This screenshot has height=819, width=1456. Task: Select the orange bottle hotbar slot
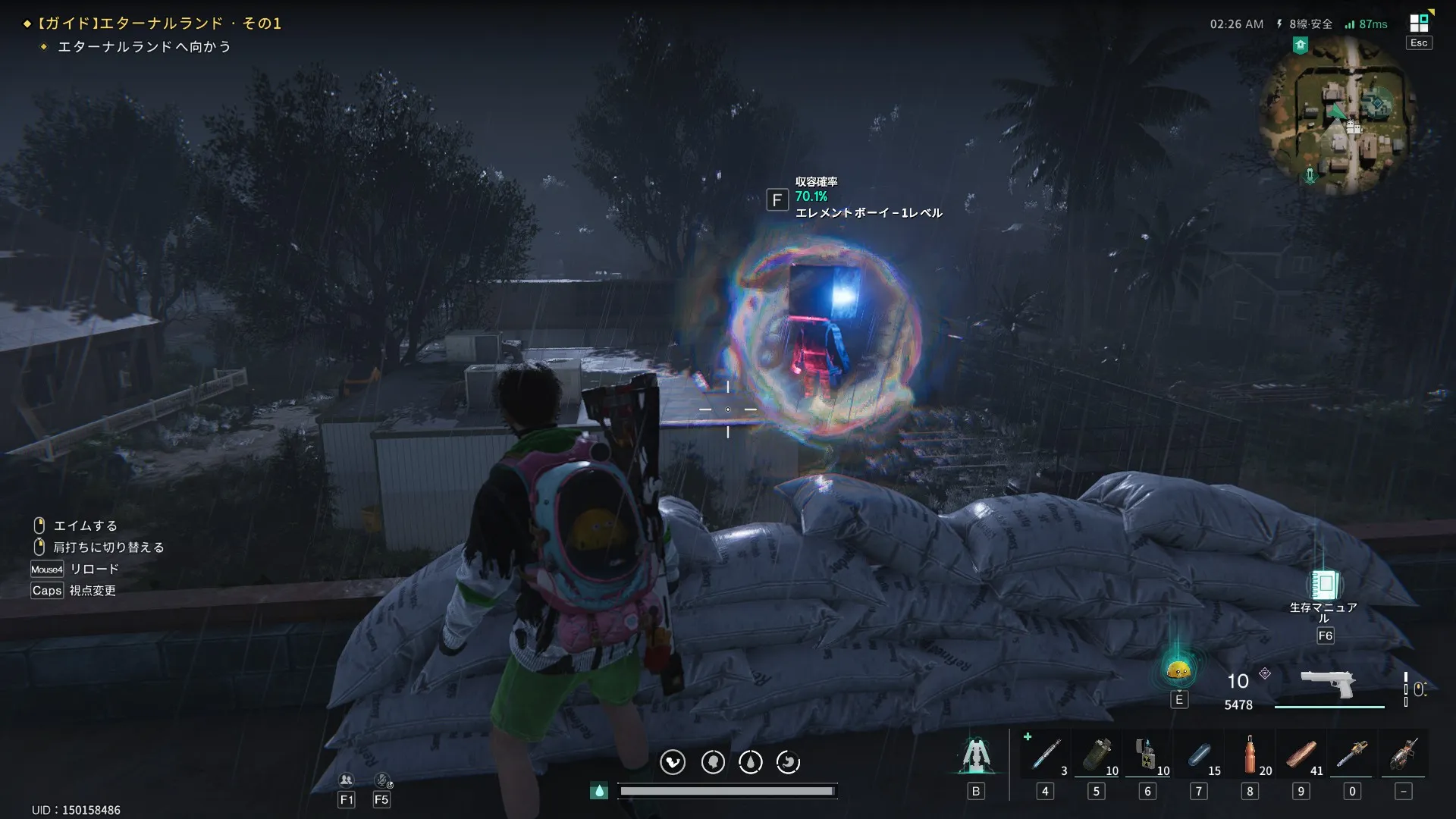(x=1250, y=755)
